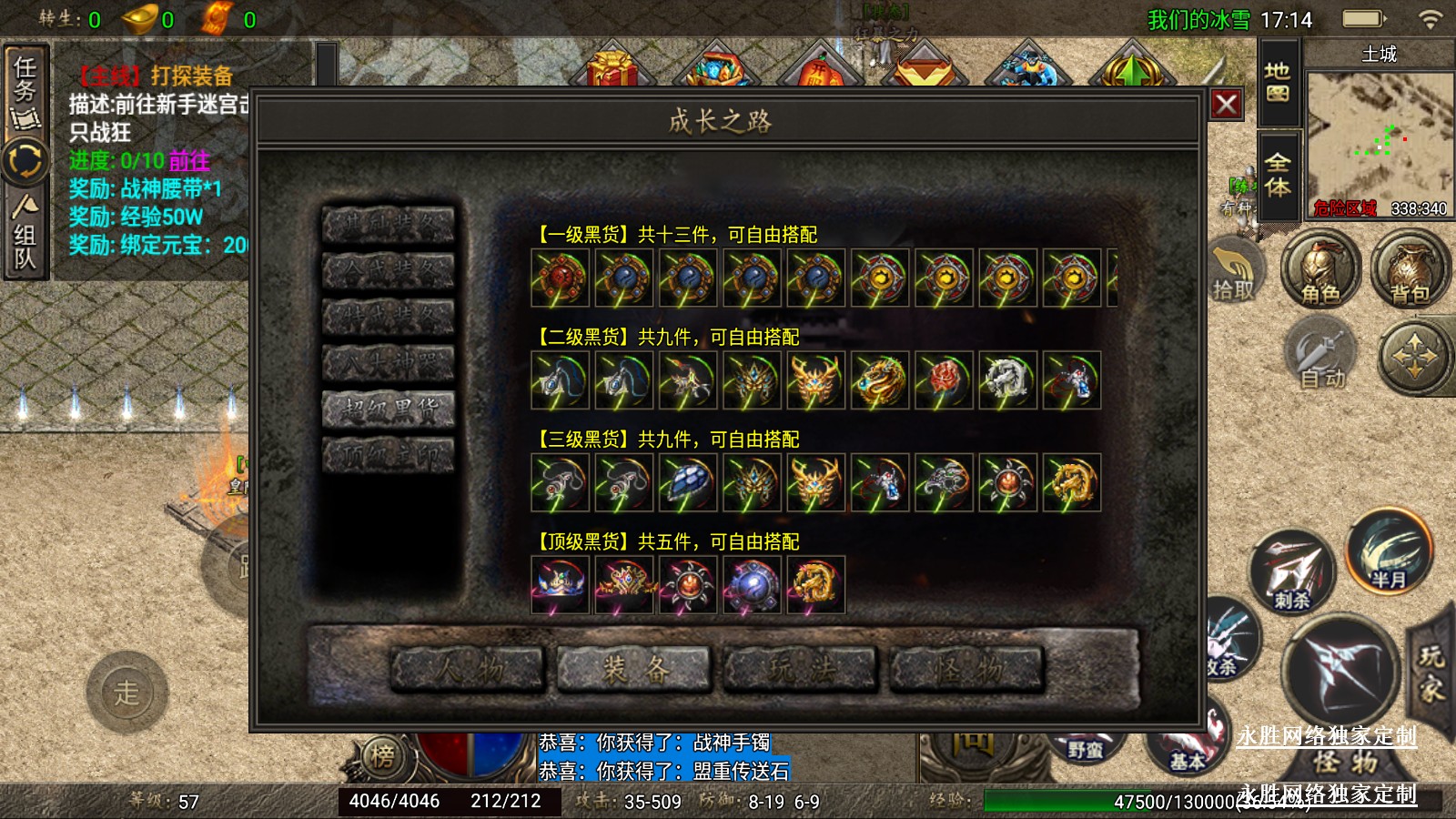Click the 前往 quest link
Viewport: 1456px width, 819px height.
coord(189,161)
